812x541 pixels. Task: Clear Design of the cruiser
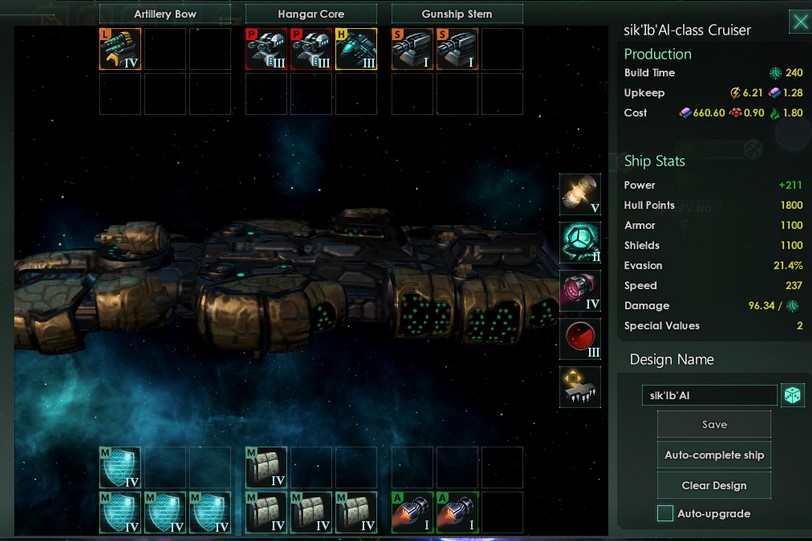pos(713,485)
